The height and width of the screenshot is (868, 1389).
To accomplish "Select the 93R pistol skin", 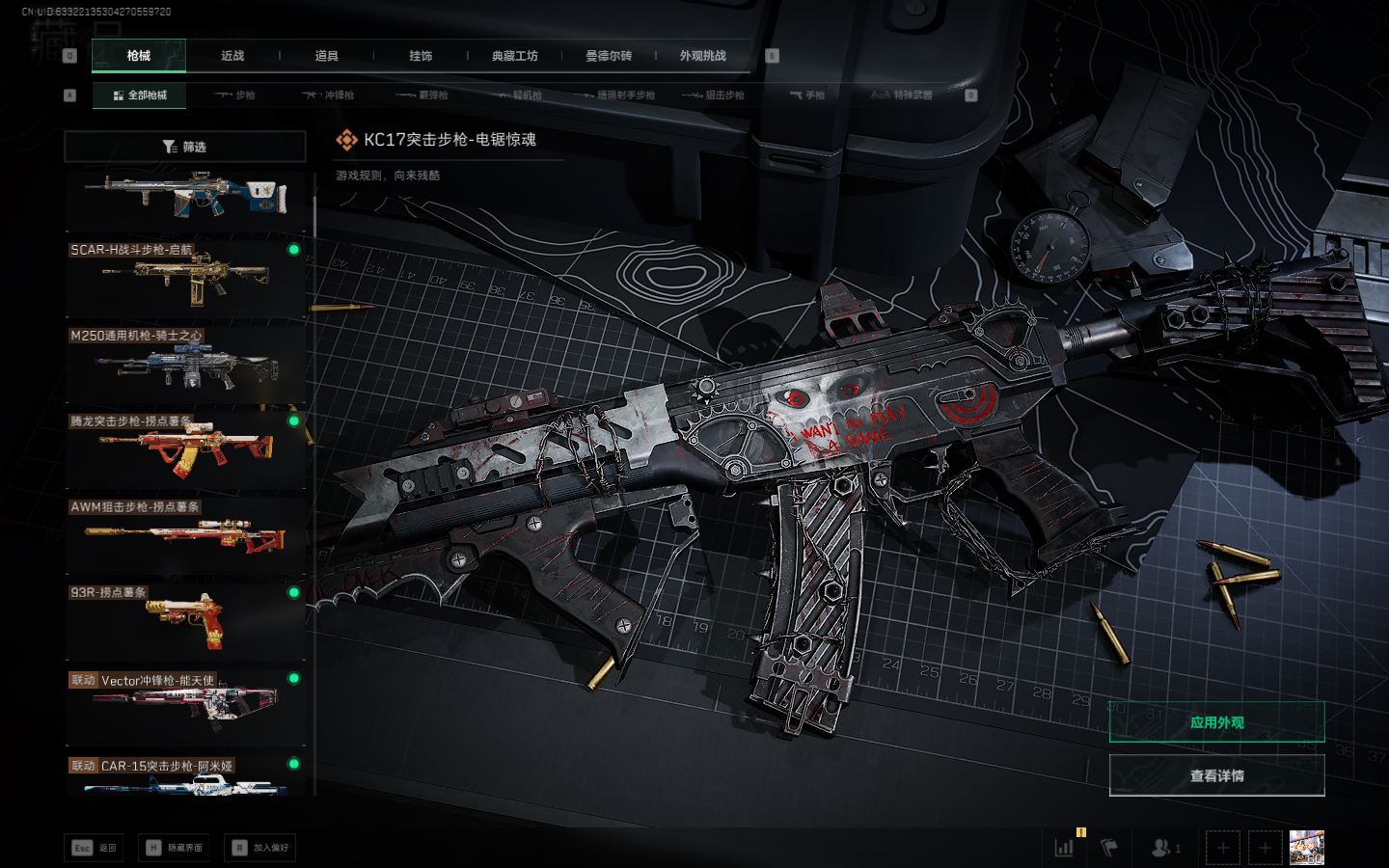I will pos(184,622).
